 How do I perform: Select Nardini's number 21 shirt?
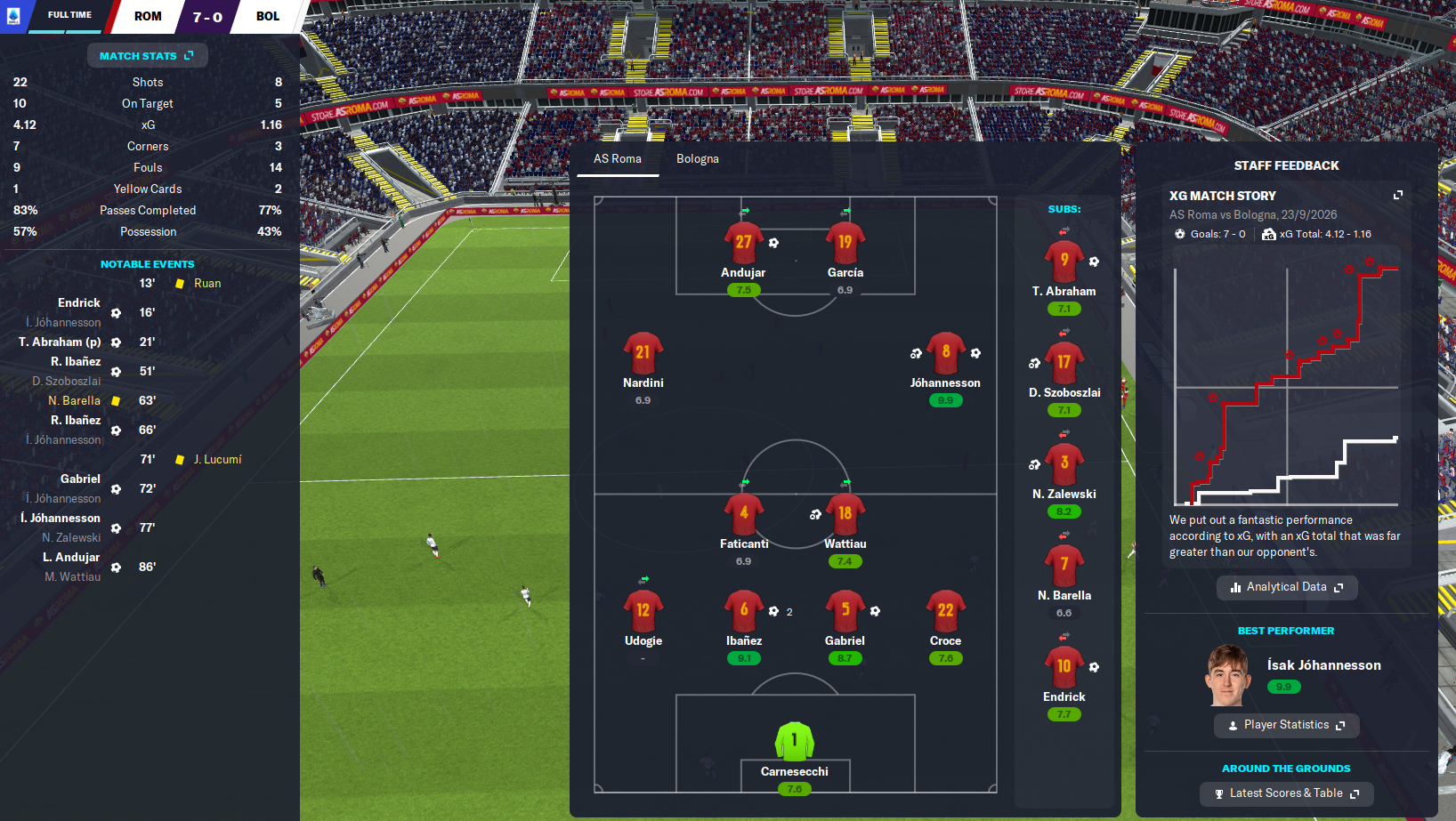(643, 353)
